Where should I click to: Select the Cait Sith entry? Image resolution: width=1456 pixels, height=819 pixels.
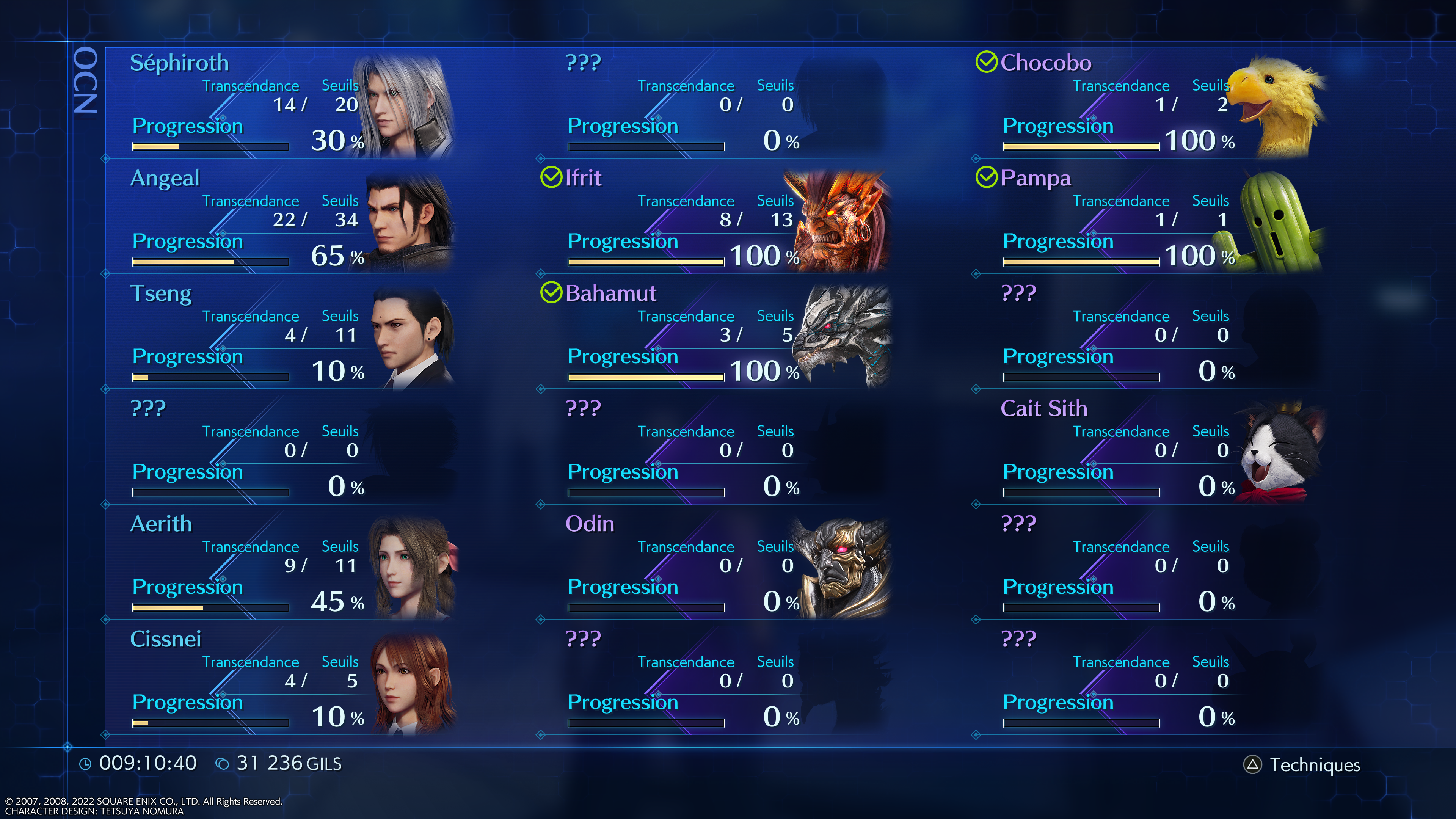(1150, 450)
